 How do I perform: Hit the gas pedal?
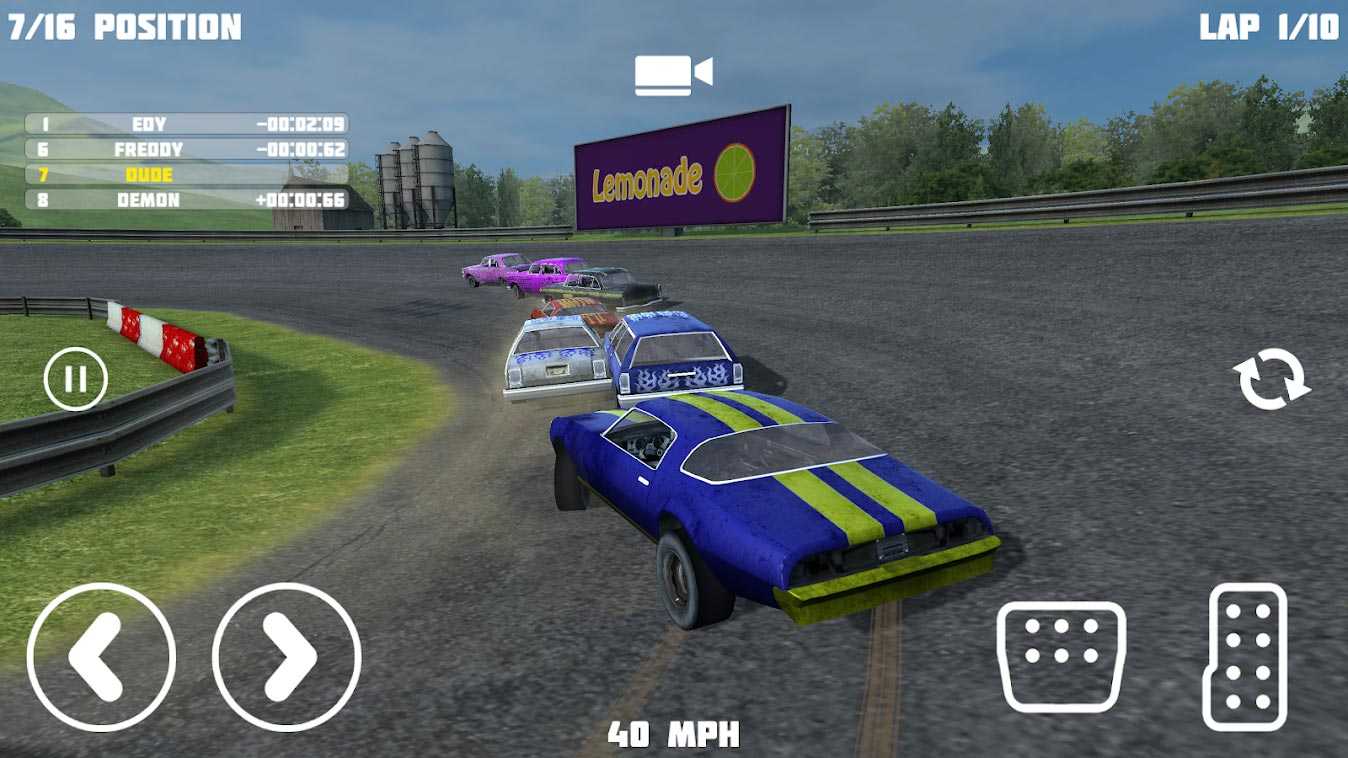click(1247, 657)
